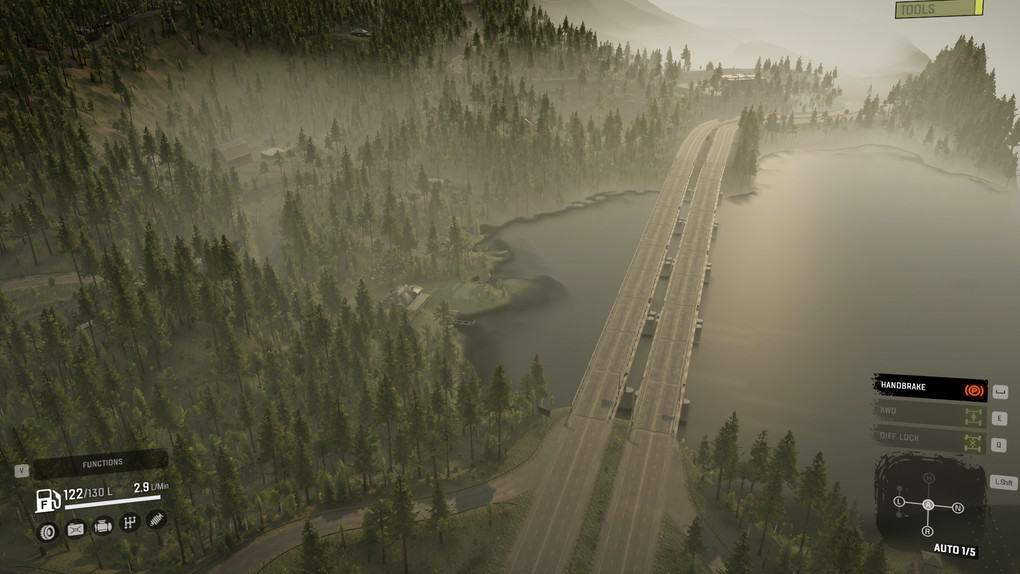Toggle the Handbrake control

tap(930, 388)
